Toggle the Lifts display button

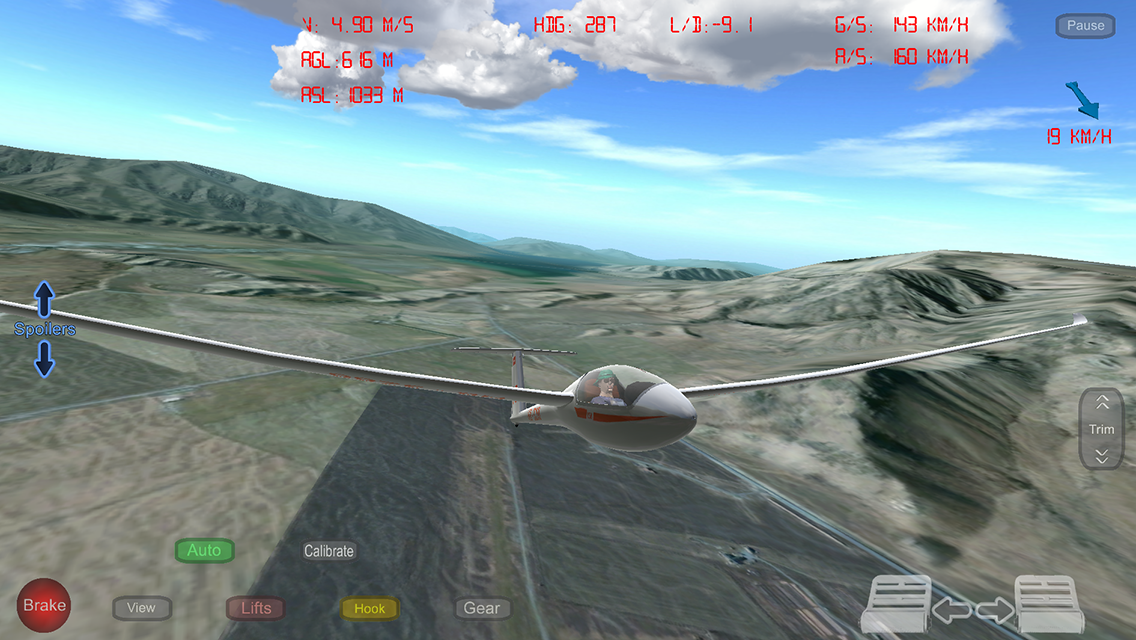pyautogui.click(x=256, y=608)
